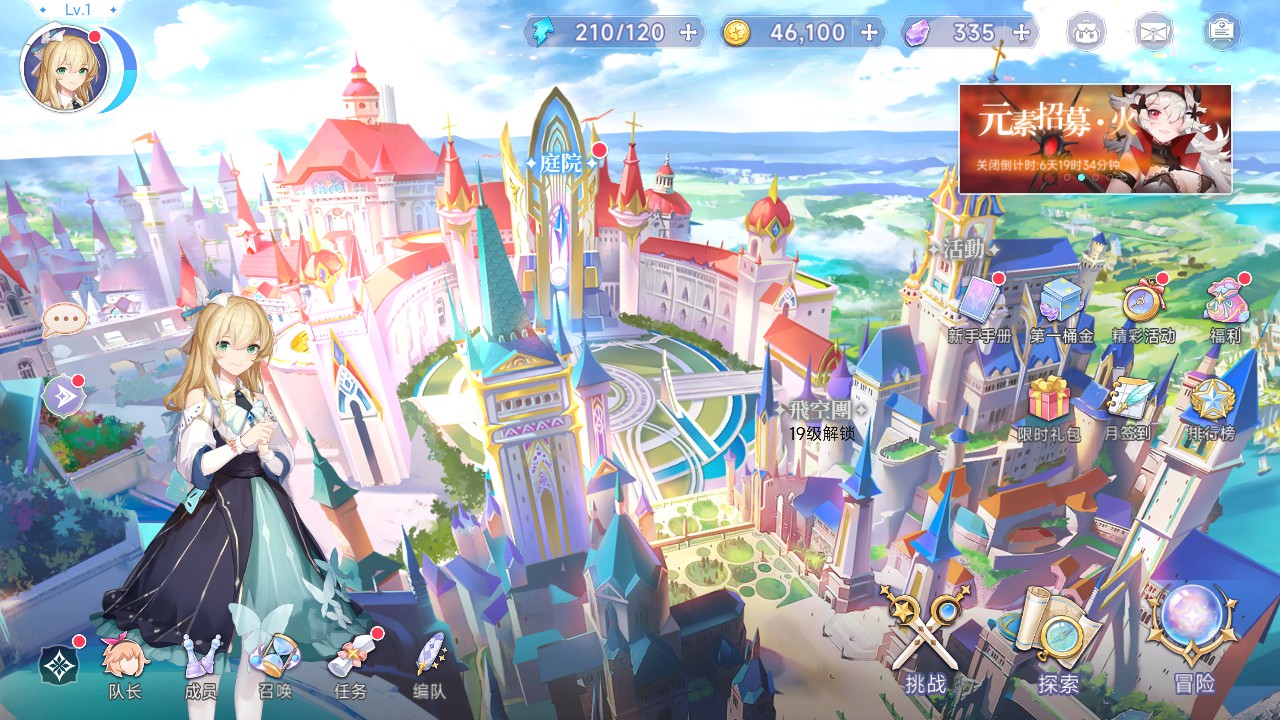This screenshot has height=720, width=1280.
Task: Open the 召唤 summon menu
Action: [274, 665]
